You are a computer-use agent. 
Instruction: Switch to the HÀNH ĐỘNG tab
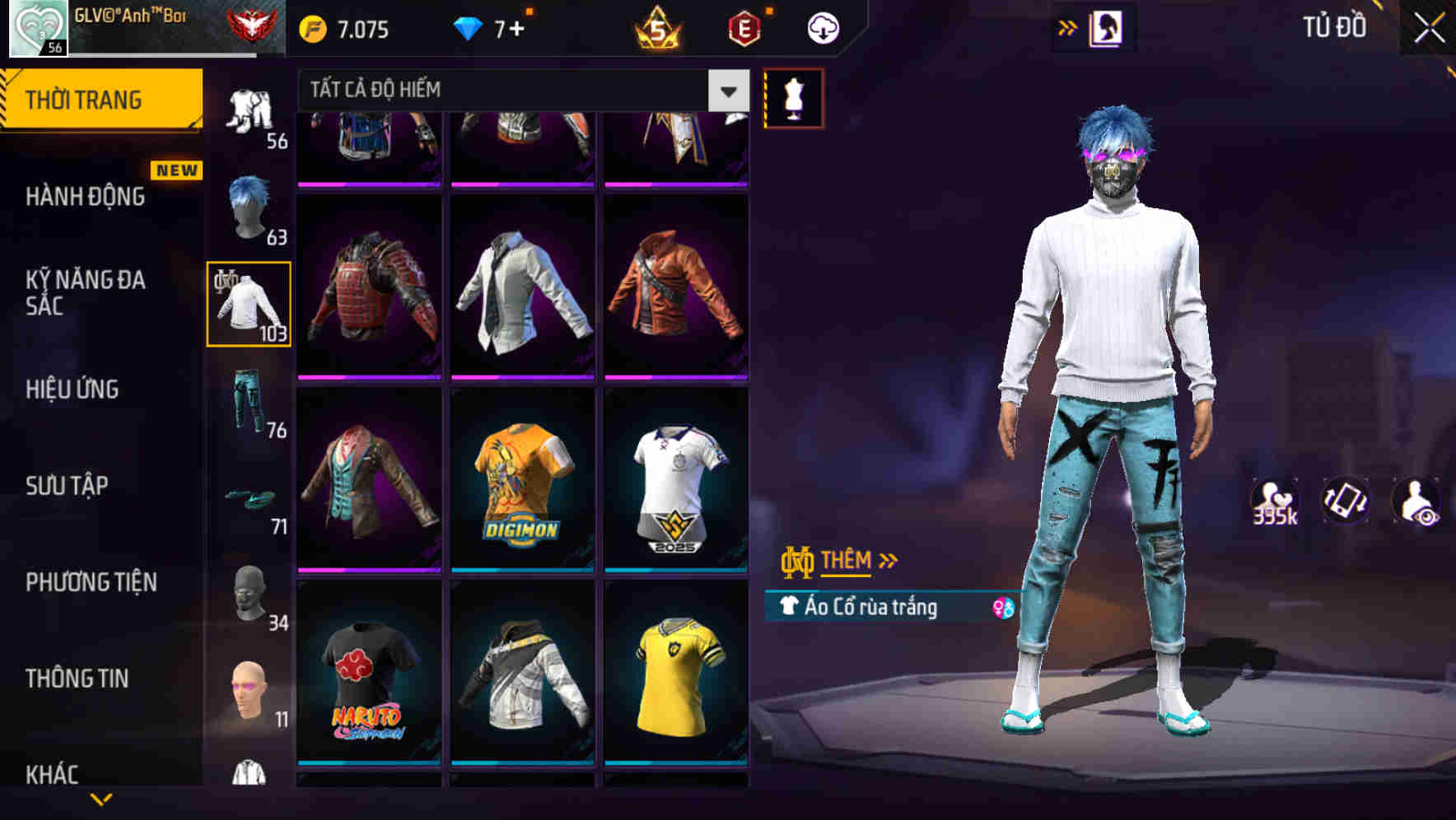(x=85, y=196)
